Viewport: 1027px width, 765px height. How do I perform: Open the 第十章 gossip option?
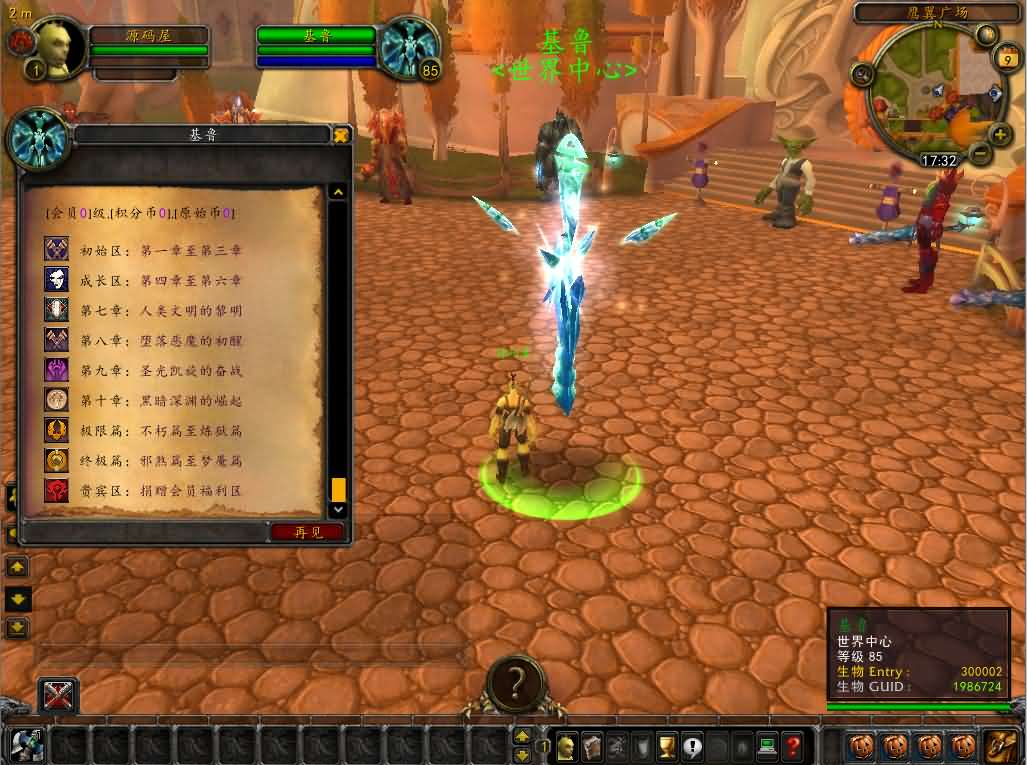click(x=160, y=400)
